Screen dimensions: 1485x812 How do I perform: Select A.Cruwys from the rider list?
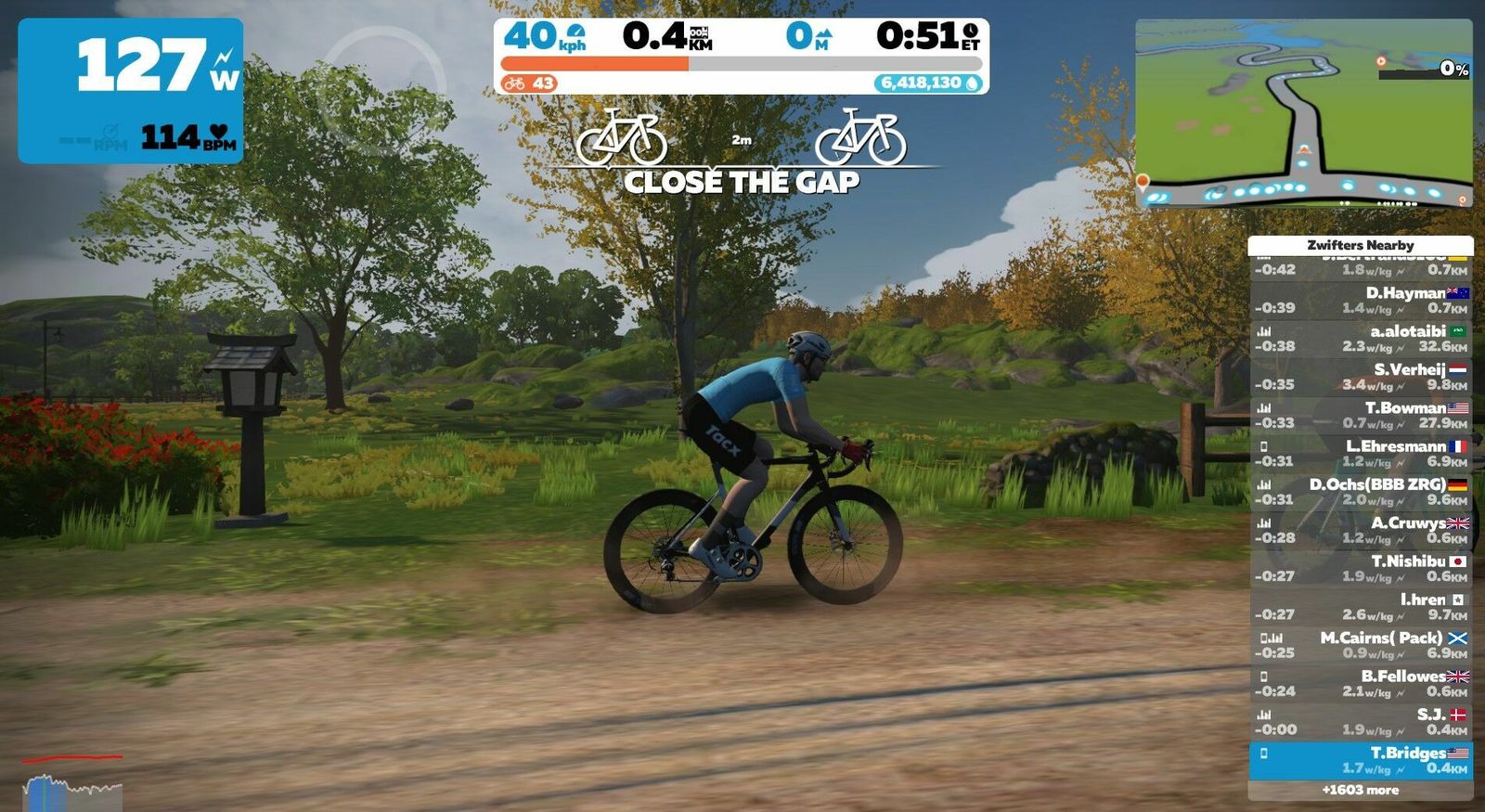point(1360,530)
